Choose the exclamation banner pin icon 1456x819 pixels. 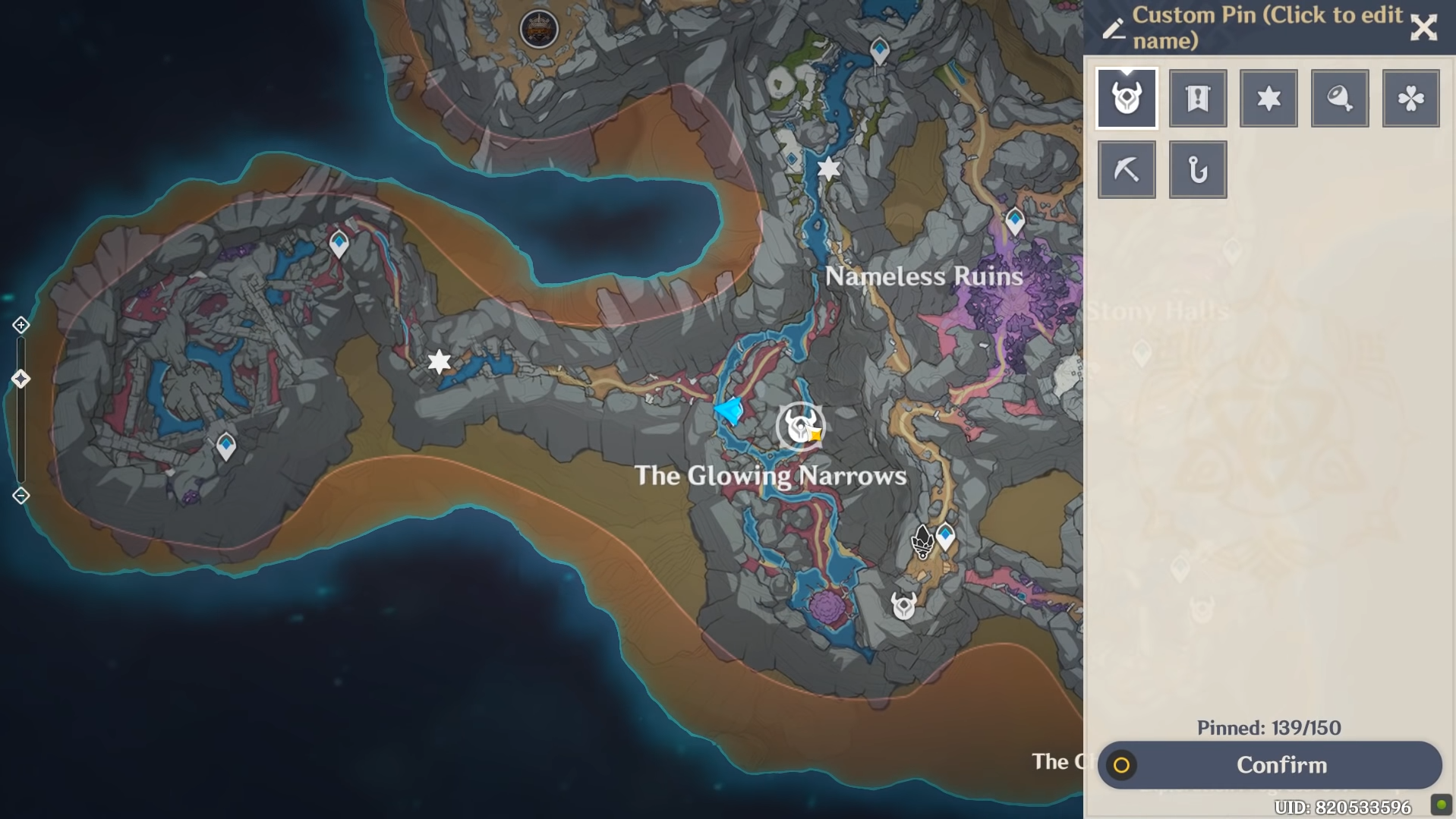[x=1198, y=99]
